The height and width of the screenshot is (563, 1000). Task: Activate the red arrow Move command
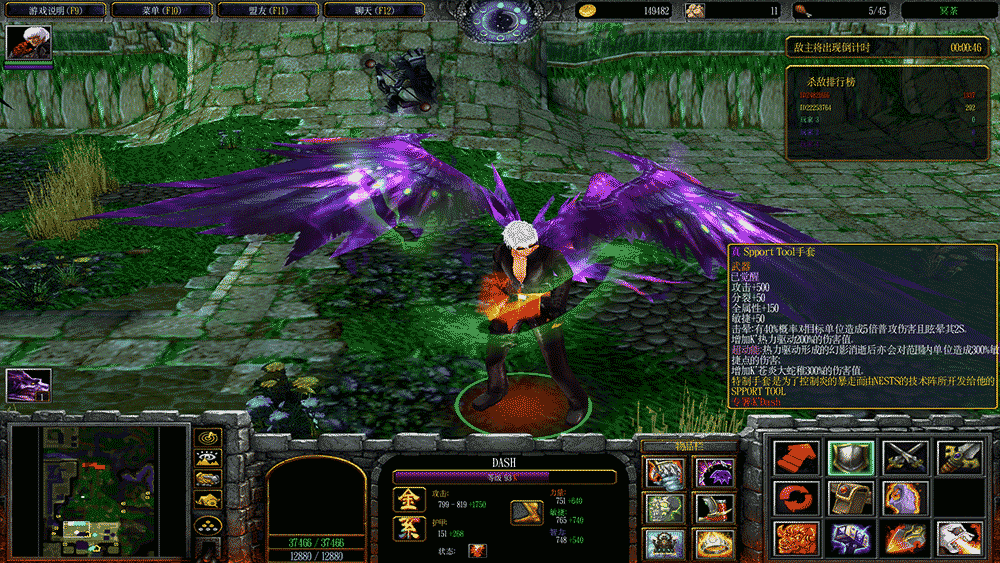[796, 458]
